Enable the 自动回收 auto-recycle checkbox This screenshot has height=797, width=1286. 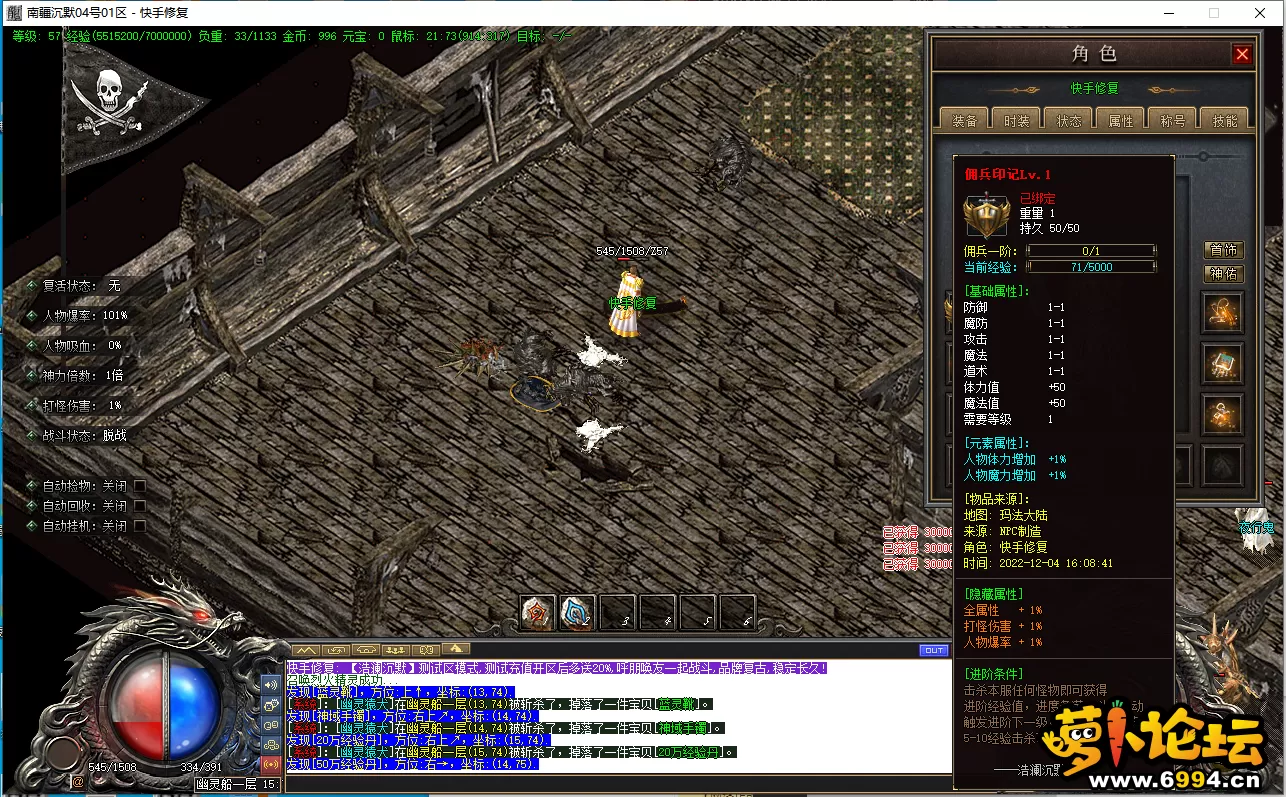pyautogui.click(x=140, y=506)
